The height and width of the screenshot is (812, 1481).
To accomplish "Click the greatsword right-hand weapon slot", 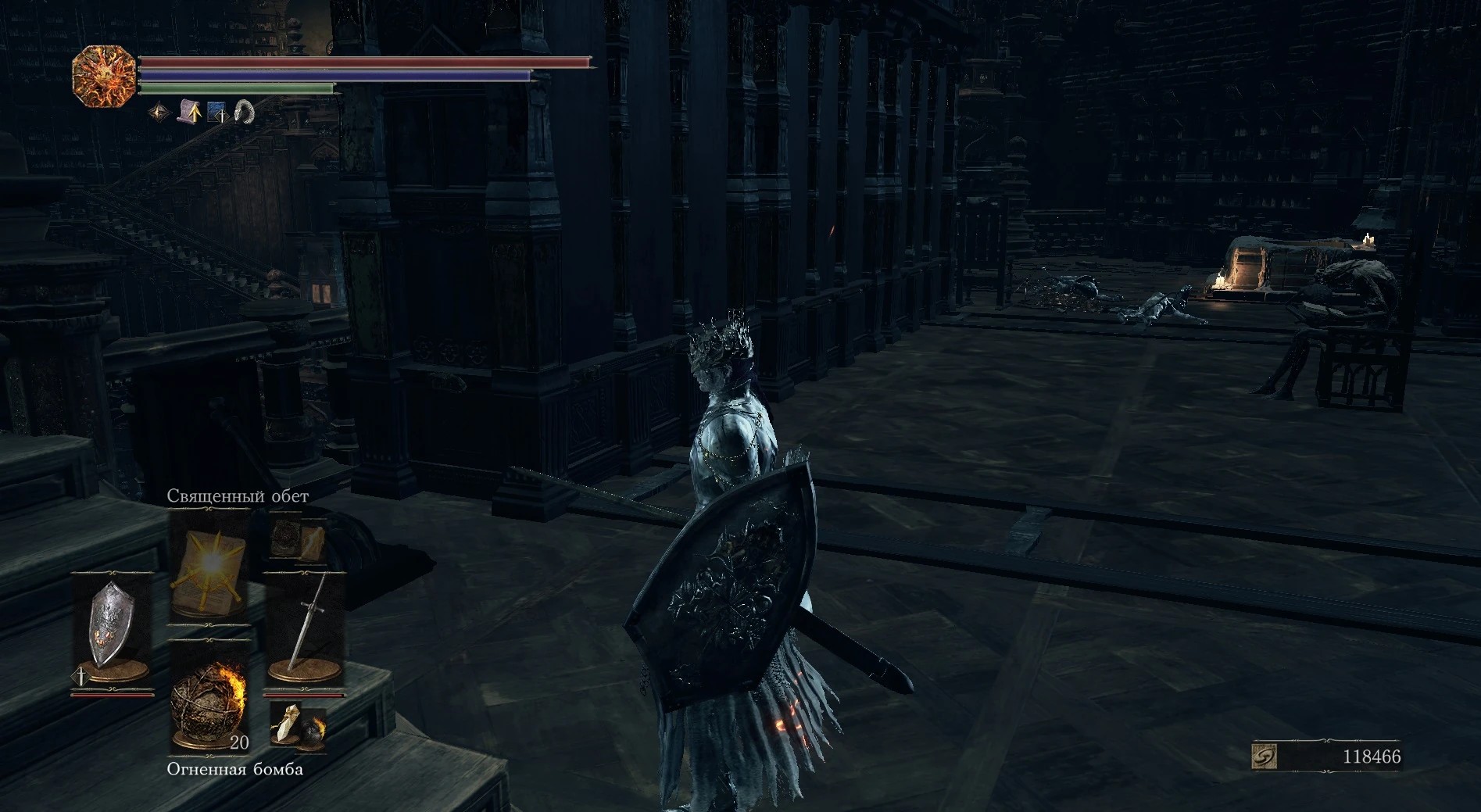I will pyautogui.click(x=304, y=628).
